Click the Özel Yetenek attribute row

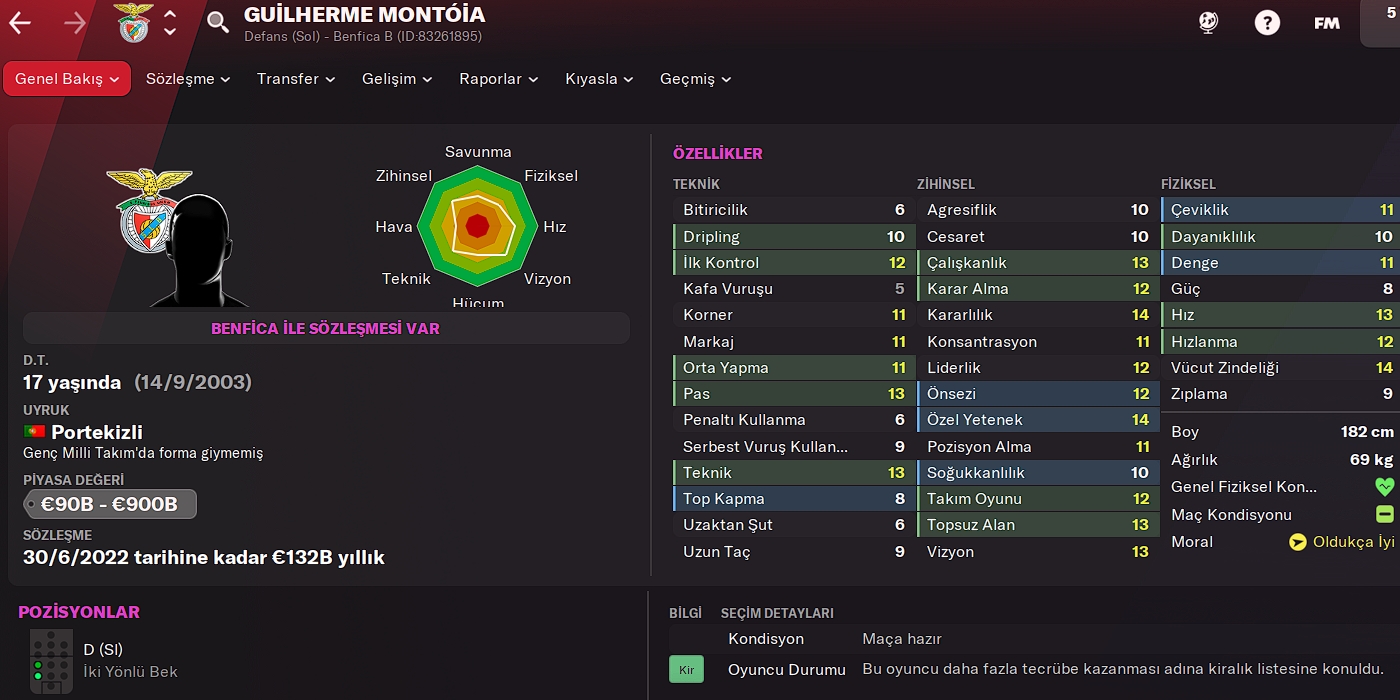pyautogui.click(x=1037, y=420)
